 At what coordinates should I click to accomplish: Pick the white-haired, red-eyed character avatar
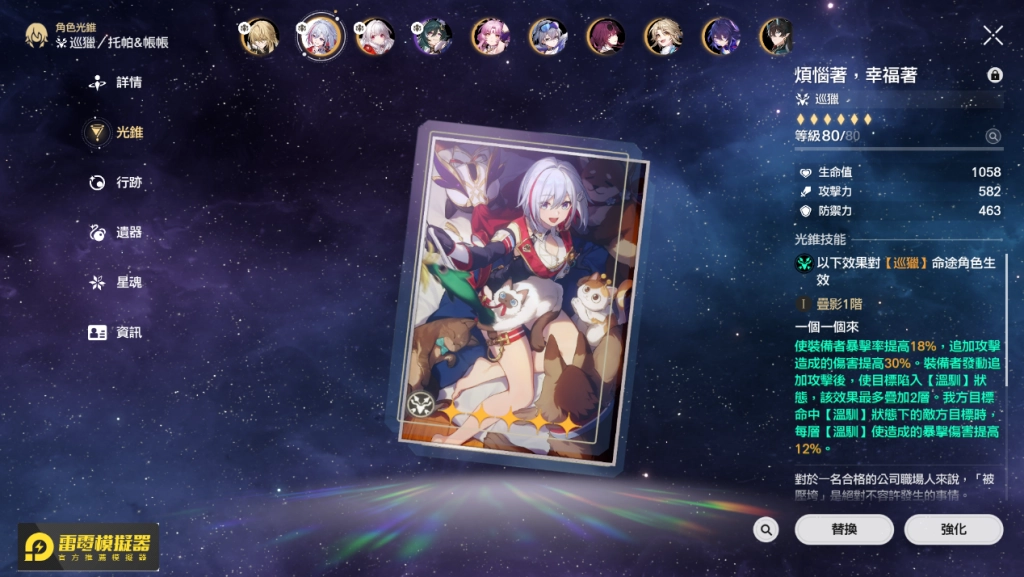375,37
